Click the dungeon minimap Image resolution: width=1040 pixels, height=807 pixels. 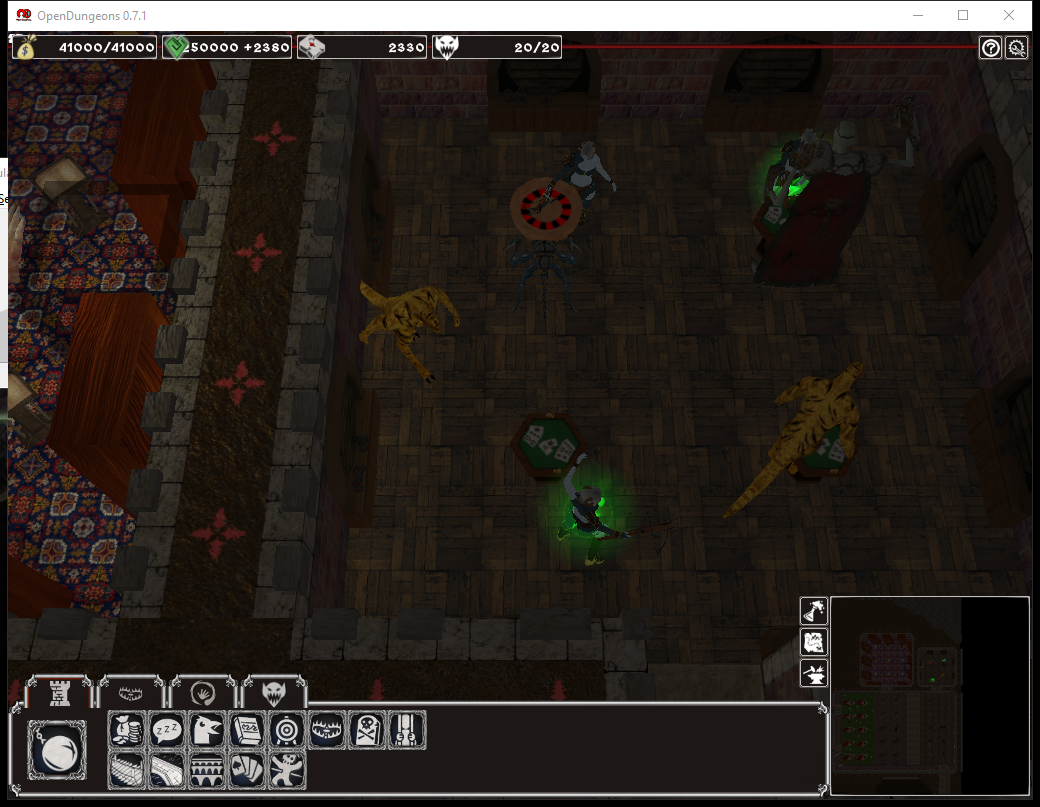pos(930,695)
